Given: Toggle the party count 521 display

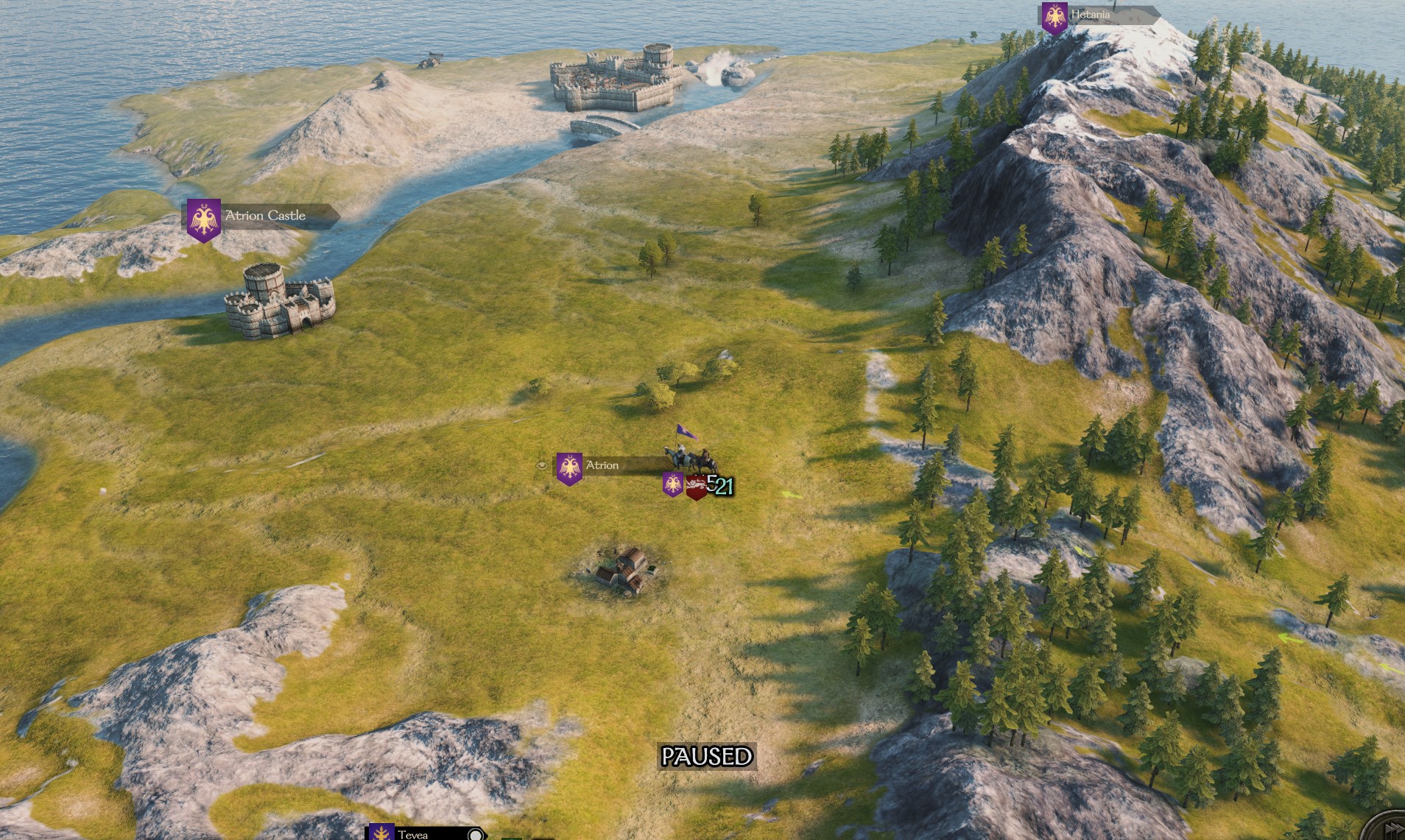Looking at the screenshot, I should tap(721, 484).
